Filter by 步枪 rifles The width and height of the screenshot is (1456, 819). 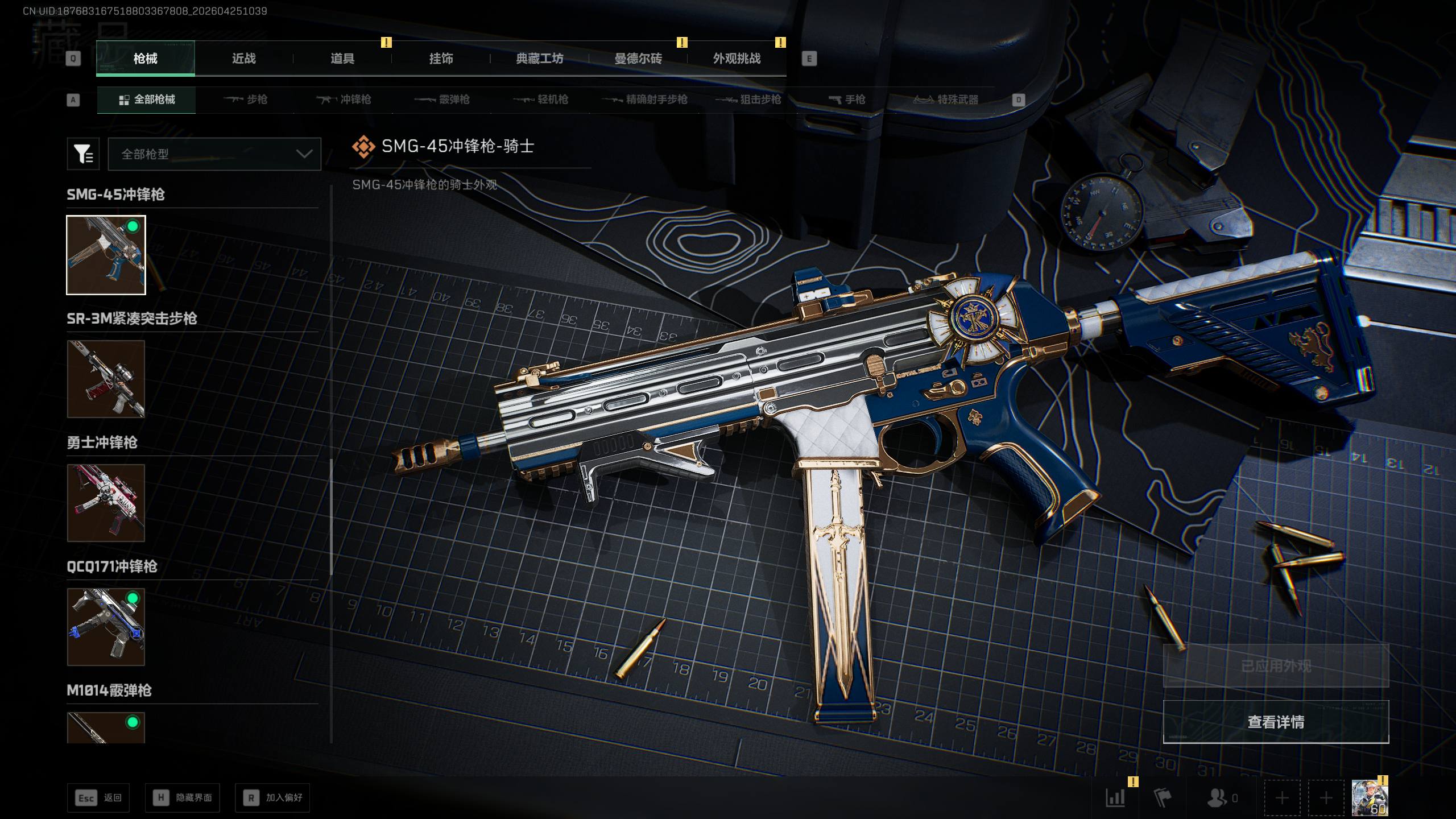(245, 100)
